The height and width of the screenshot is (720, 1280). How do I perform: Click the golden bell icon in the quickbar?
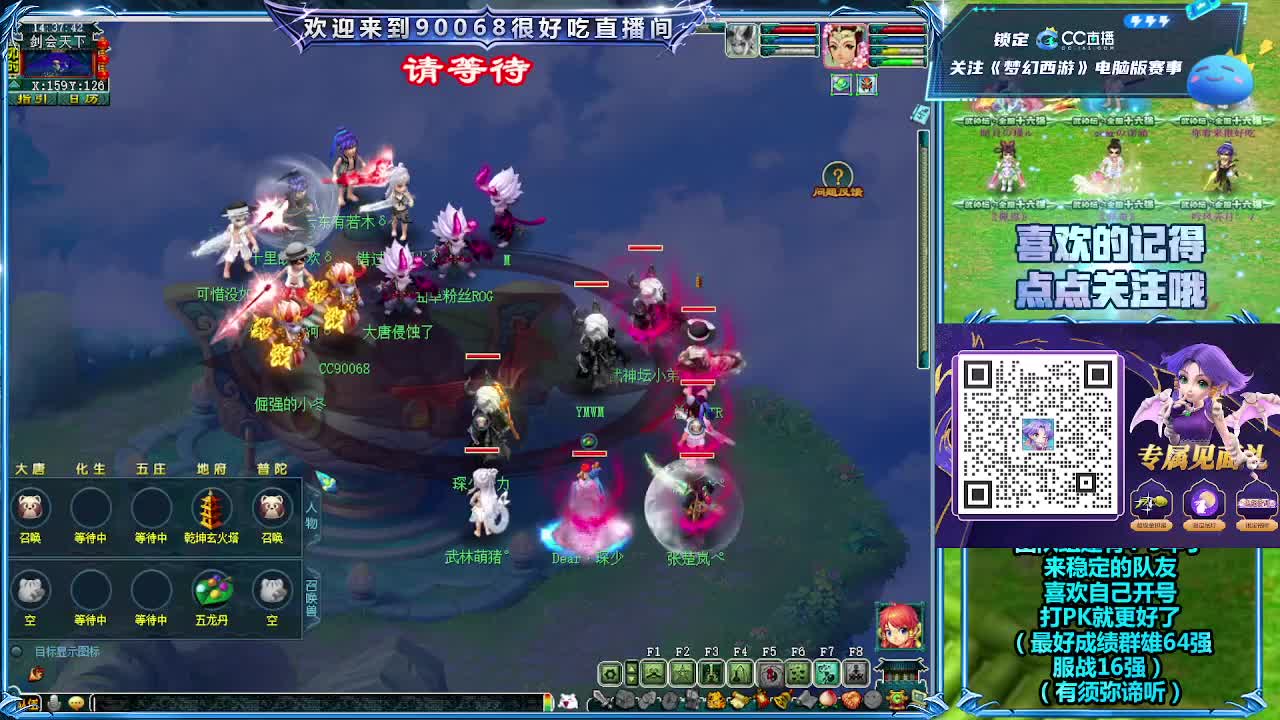click(781, 698)
